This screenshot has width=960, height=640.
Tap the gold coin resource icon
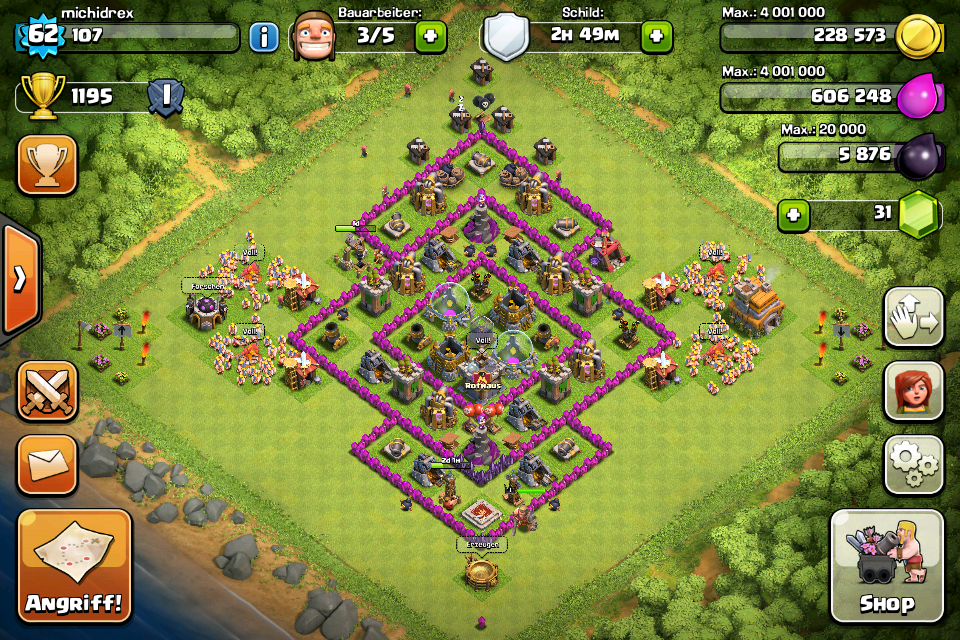click(x=917, y=37)
